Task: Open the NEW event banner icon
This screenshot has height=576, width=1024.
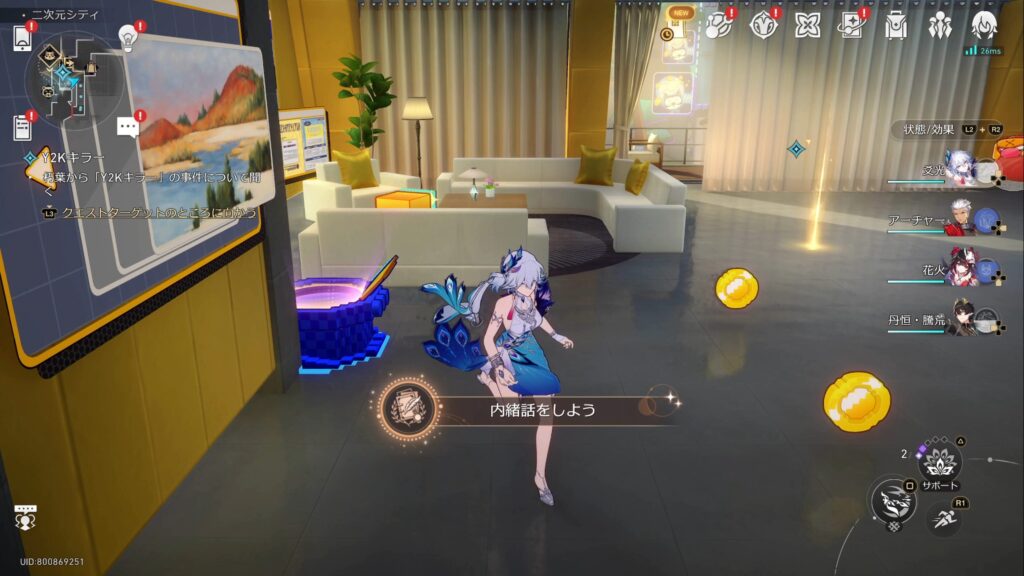Action: pyautogui.click(x=681, y=28)
